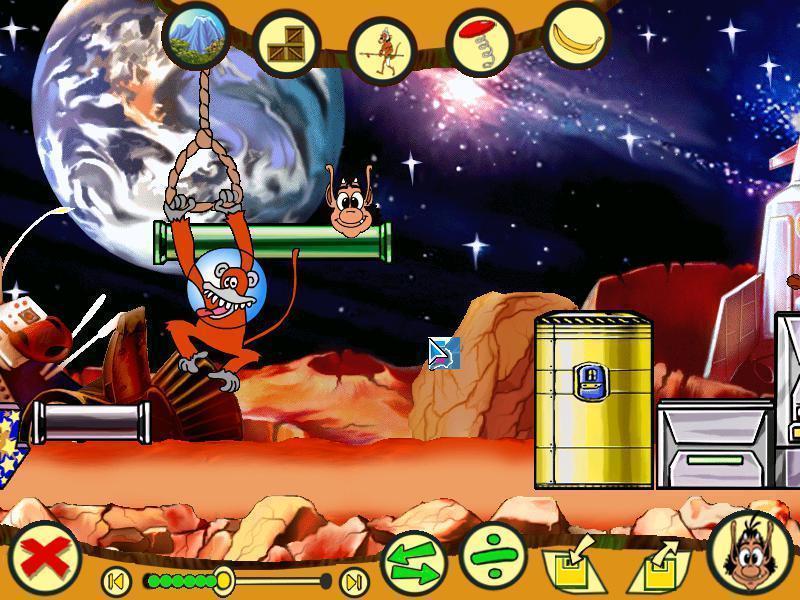
Task: Select the banana items category
Action: tap(577, 35)
